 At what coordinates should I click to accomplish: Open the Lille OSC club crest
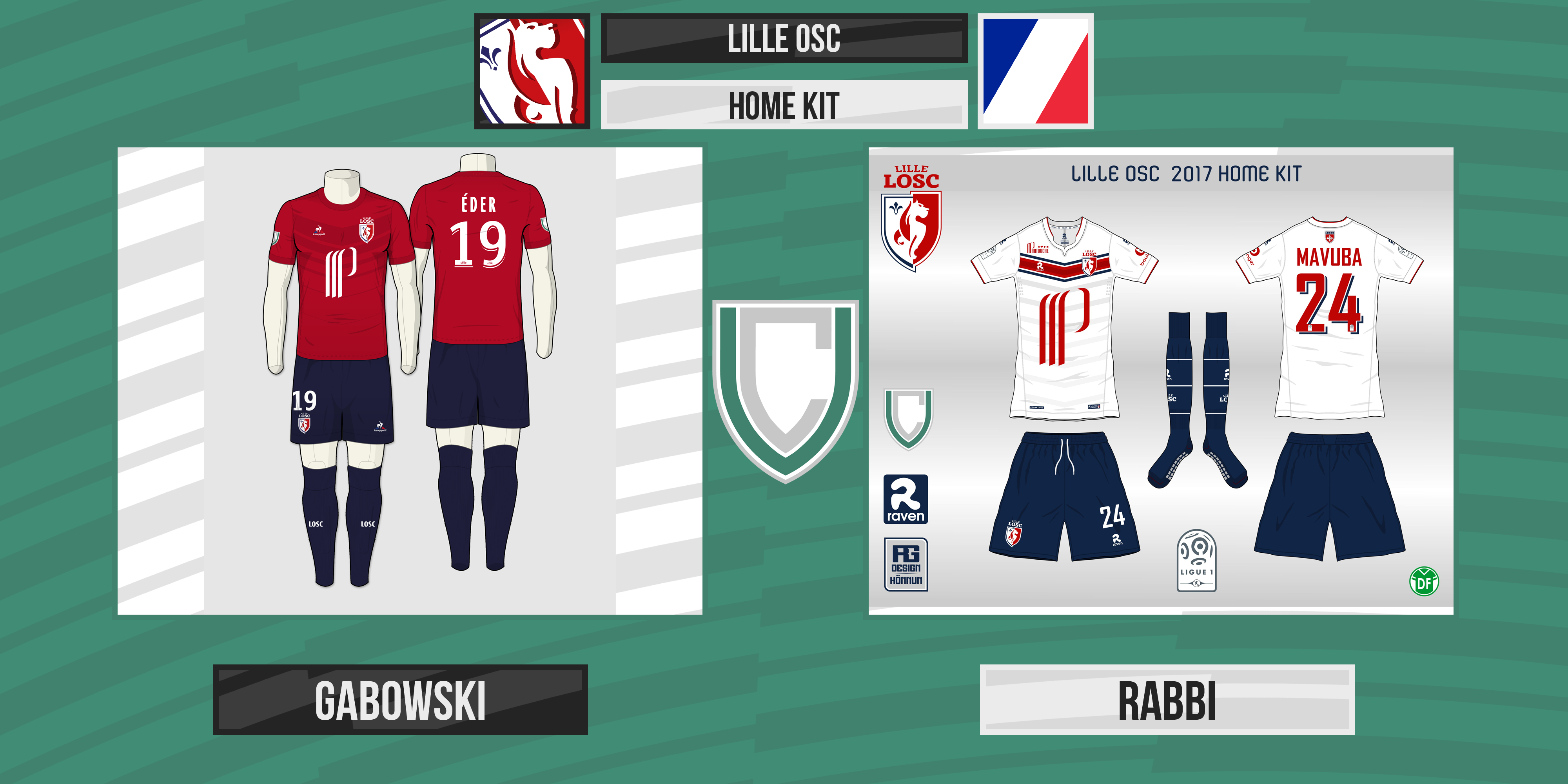(532, 71)
